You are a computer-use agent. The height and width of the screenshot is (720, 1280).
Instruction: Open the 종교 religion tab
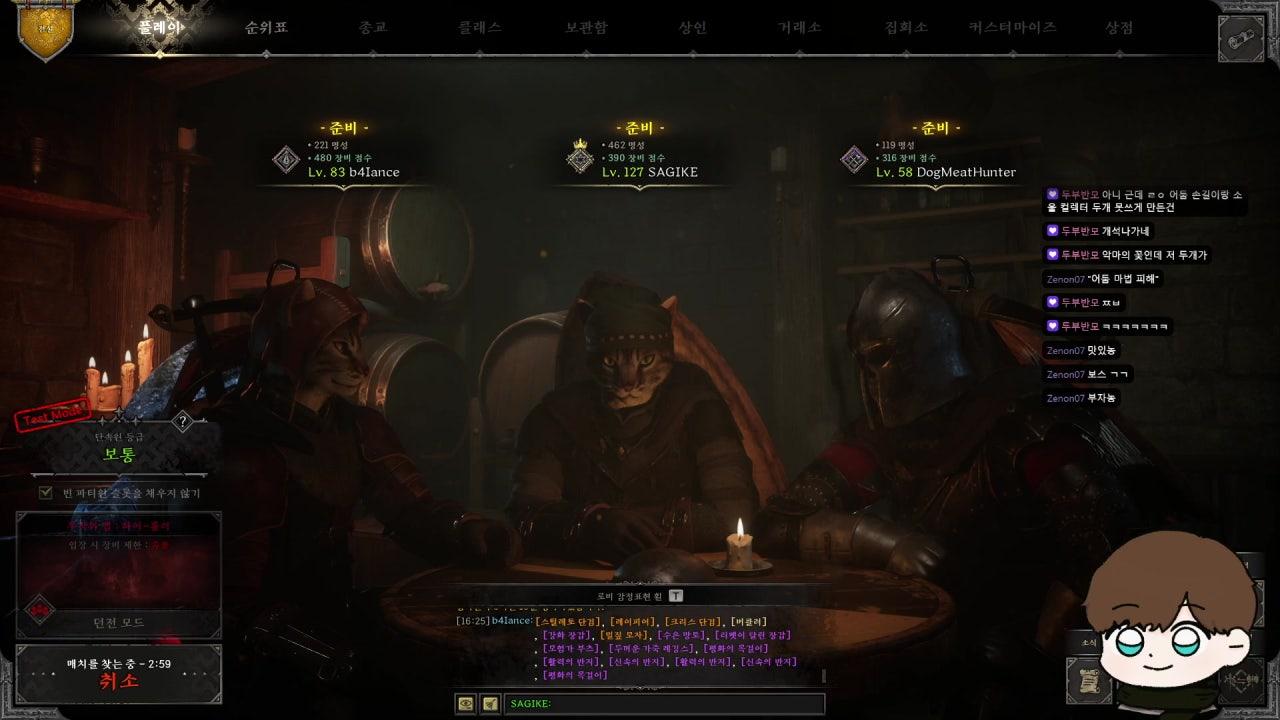(x=372, y=28)
